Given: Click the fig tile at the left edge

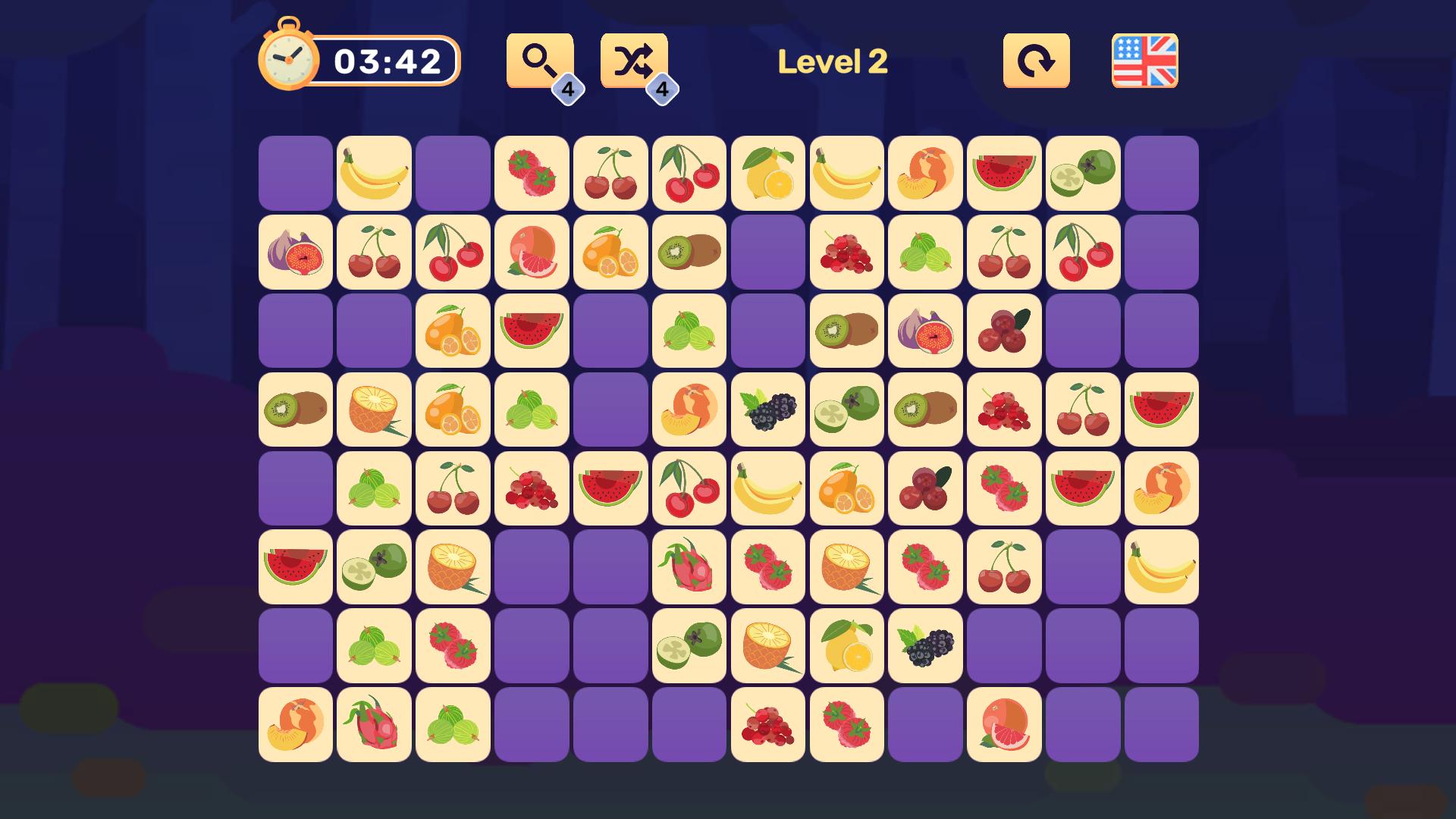Looking at the screenshot, I should [294, 252].
